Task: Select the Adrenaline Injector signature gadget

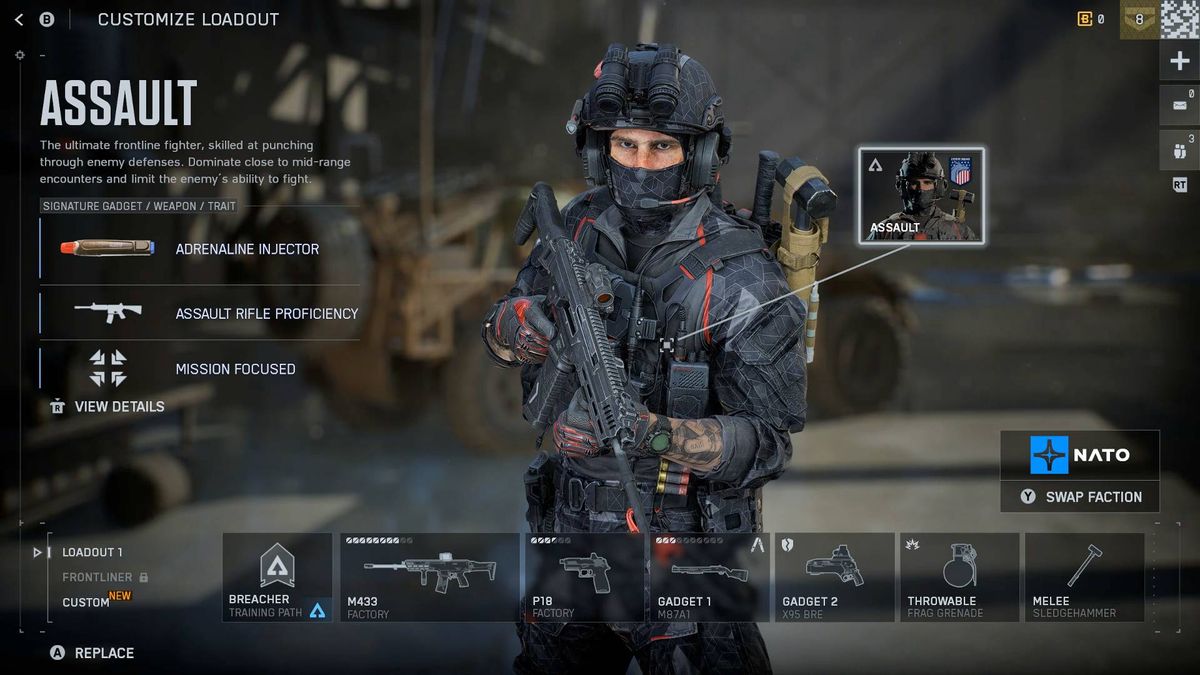Action: click(x=200, y=248)
